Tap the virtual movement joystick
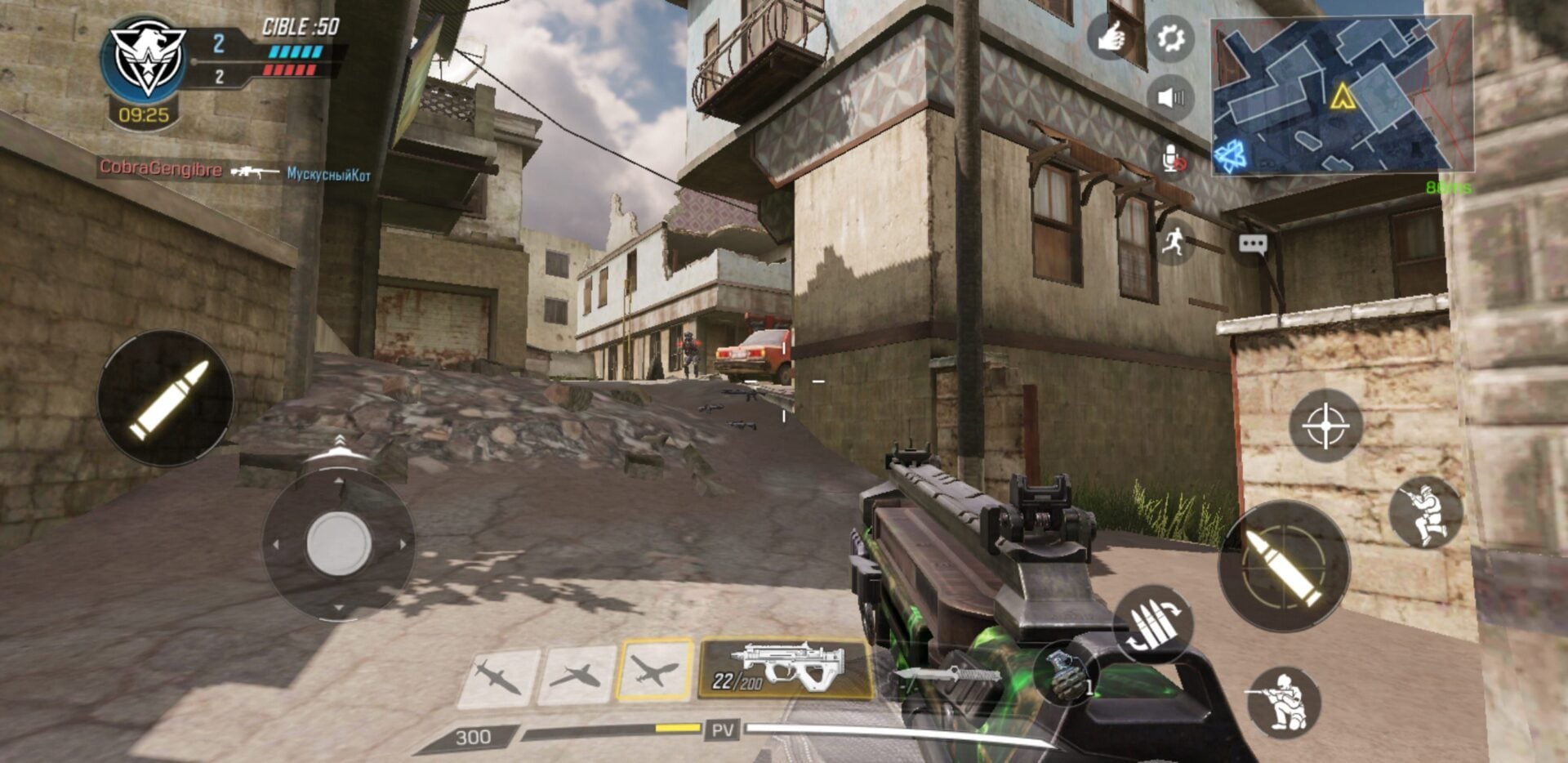Screen dimensions: 1568x763 pyautogui.click(x=338, y=543)
